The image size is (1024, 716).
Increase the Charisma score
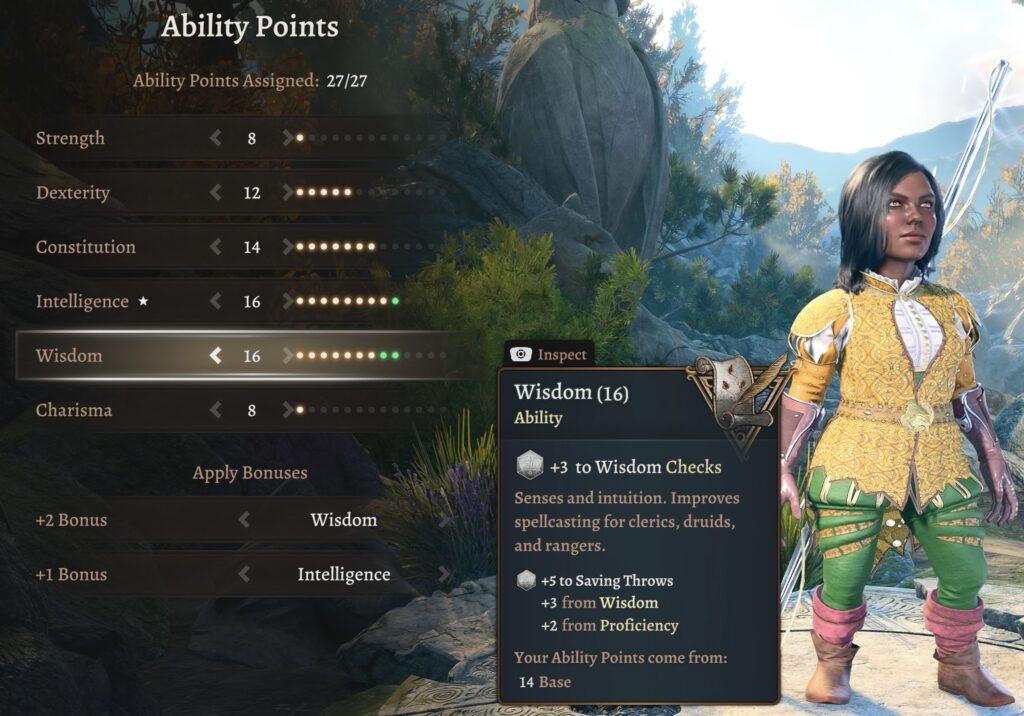point(288,410)
